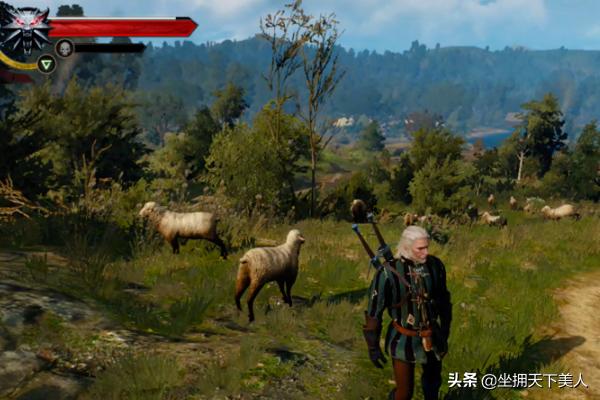
Task: Select the green triangle sign icon
Action: (46, 64)
